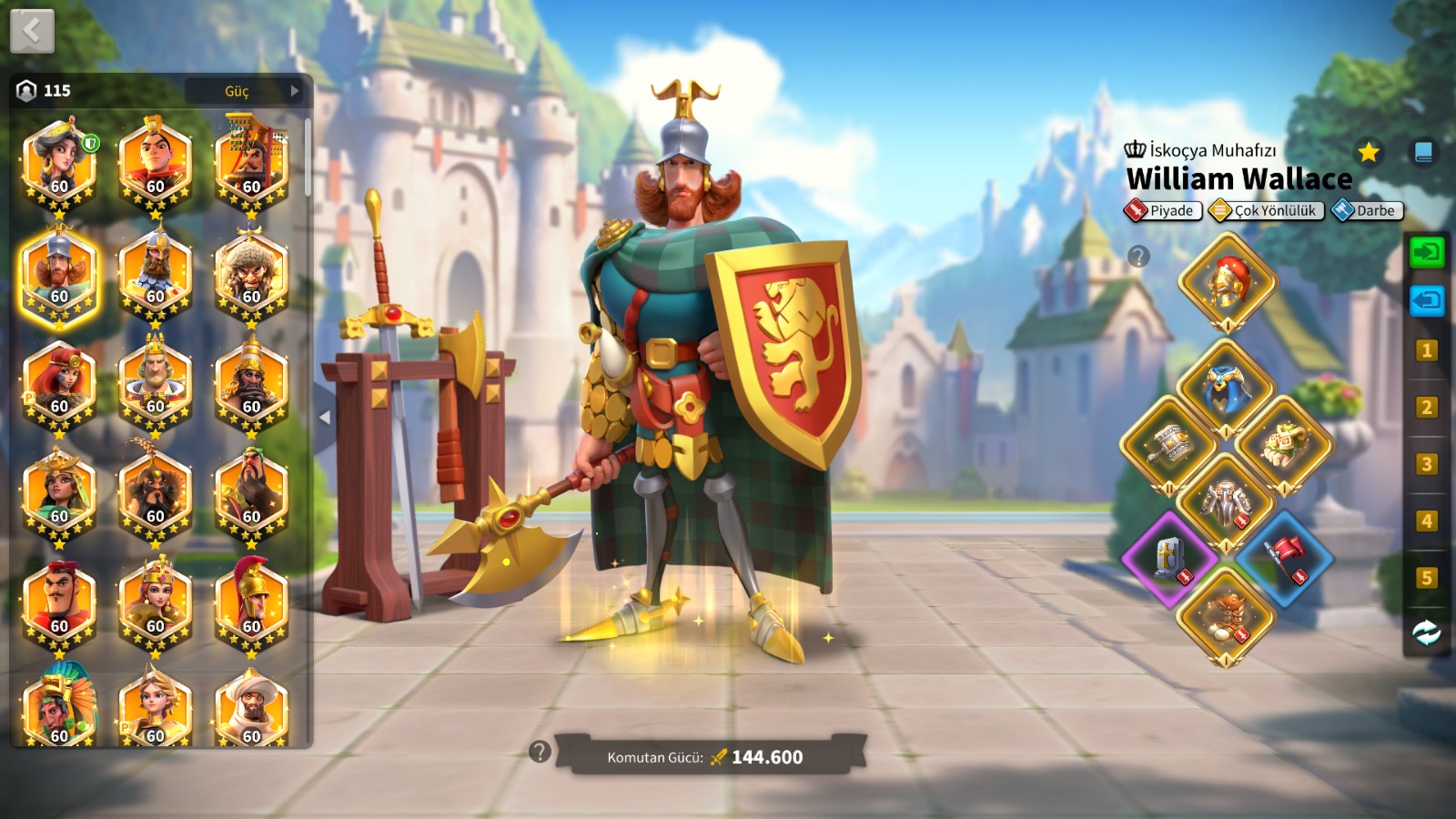Select the purple-framed accessory slot
This screenshot has width=1456, height=819.
pos(1169,557)
